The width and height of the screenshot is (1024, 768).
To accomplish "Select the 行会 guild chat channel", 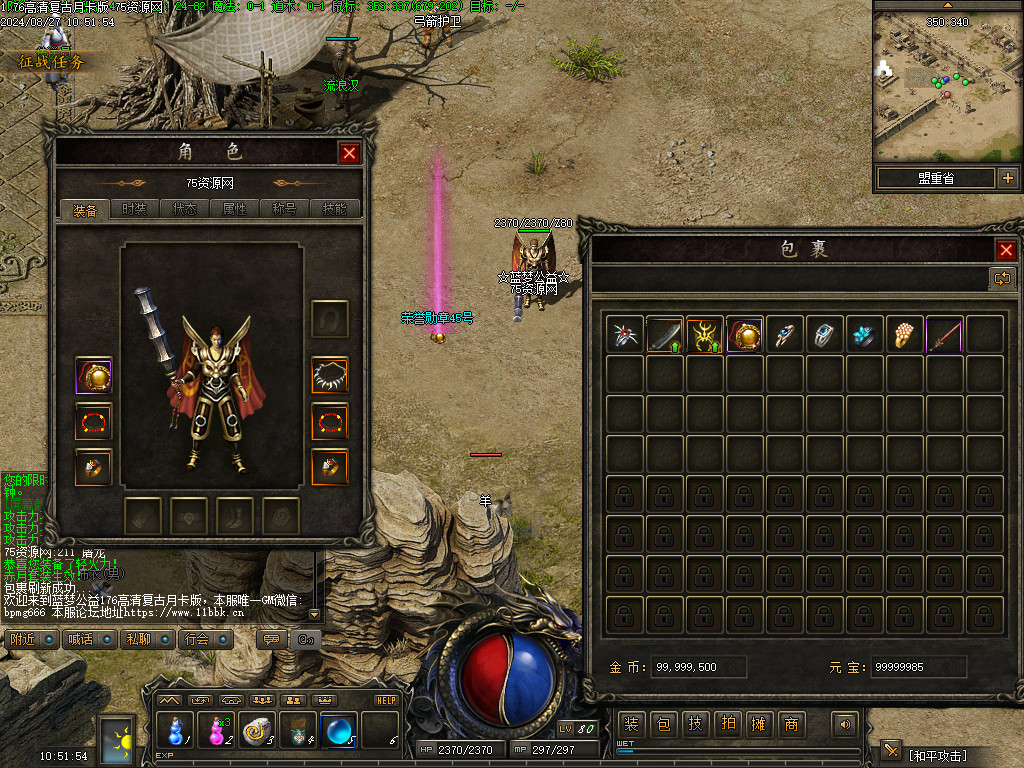I will 204,639.
